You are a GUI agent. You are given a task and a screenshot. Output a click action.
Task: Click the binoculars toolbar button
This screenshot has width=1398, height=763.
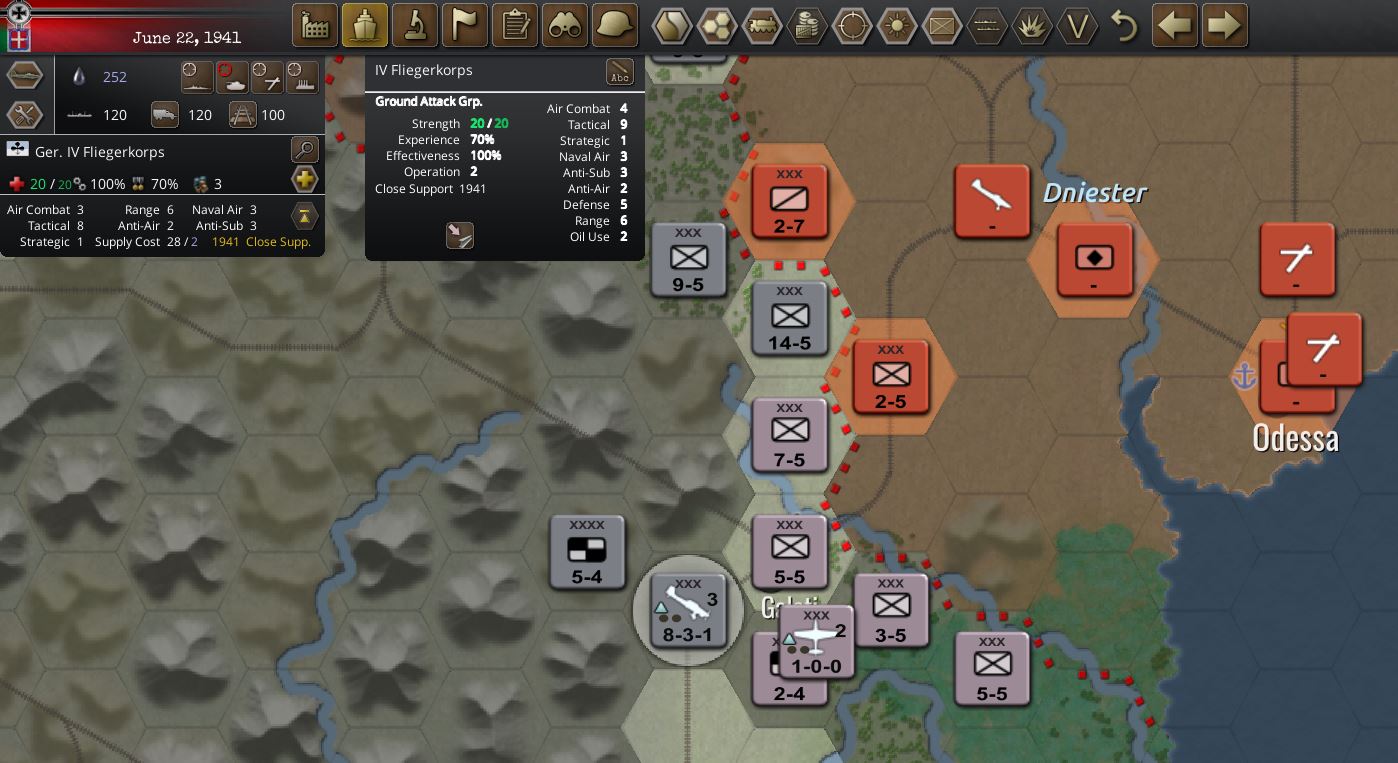[565, 25]
